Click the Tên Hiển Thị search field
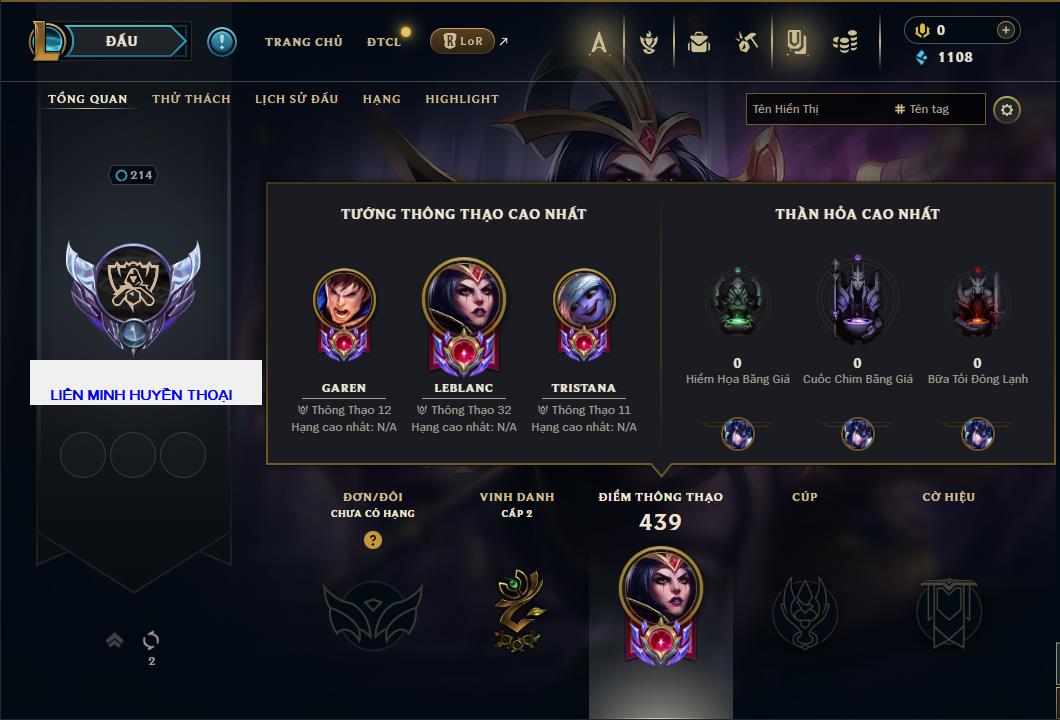Image resolution: width=1060 pixels, height=720 pixels. pyautogui.click(x=815, y=109)
